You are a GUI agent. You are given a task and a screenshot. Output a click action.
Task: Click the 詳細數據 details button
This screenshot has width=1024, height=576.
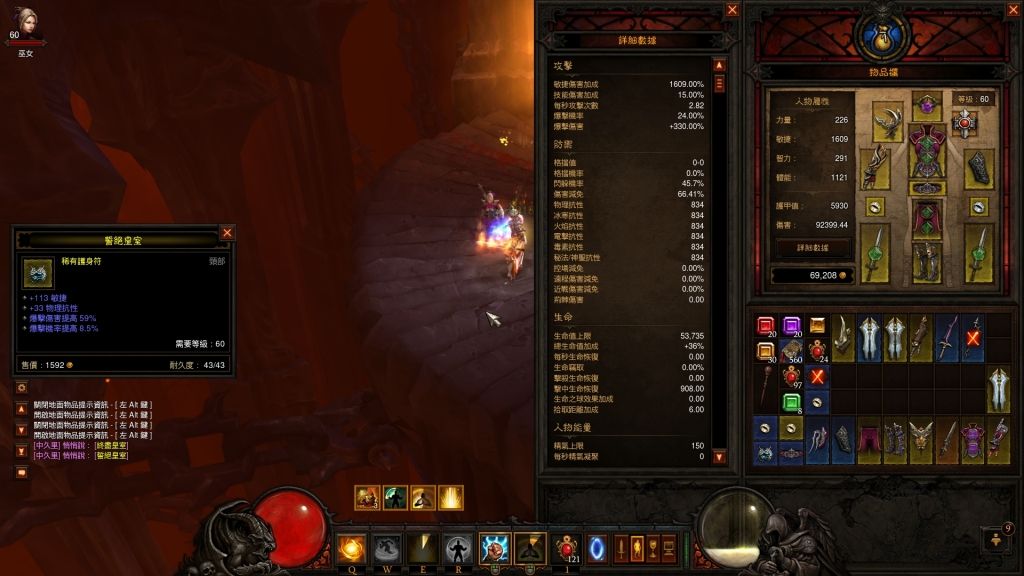[x=811, y=246]
